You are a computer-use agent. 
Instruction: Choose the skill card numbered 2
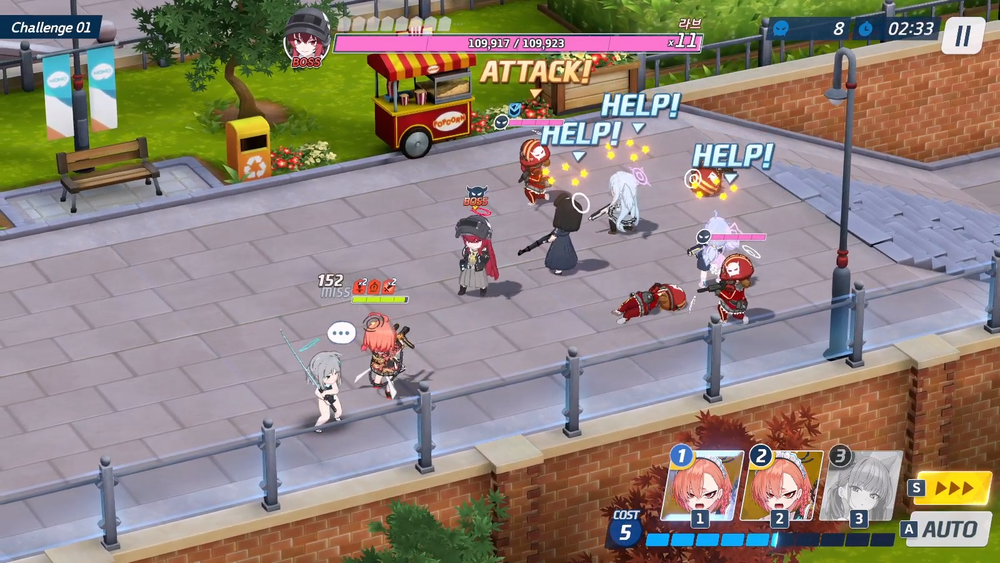[781, 487]
